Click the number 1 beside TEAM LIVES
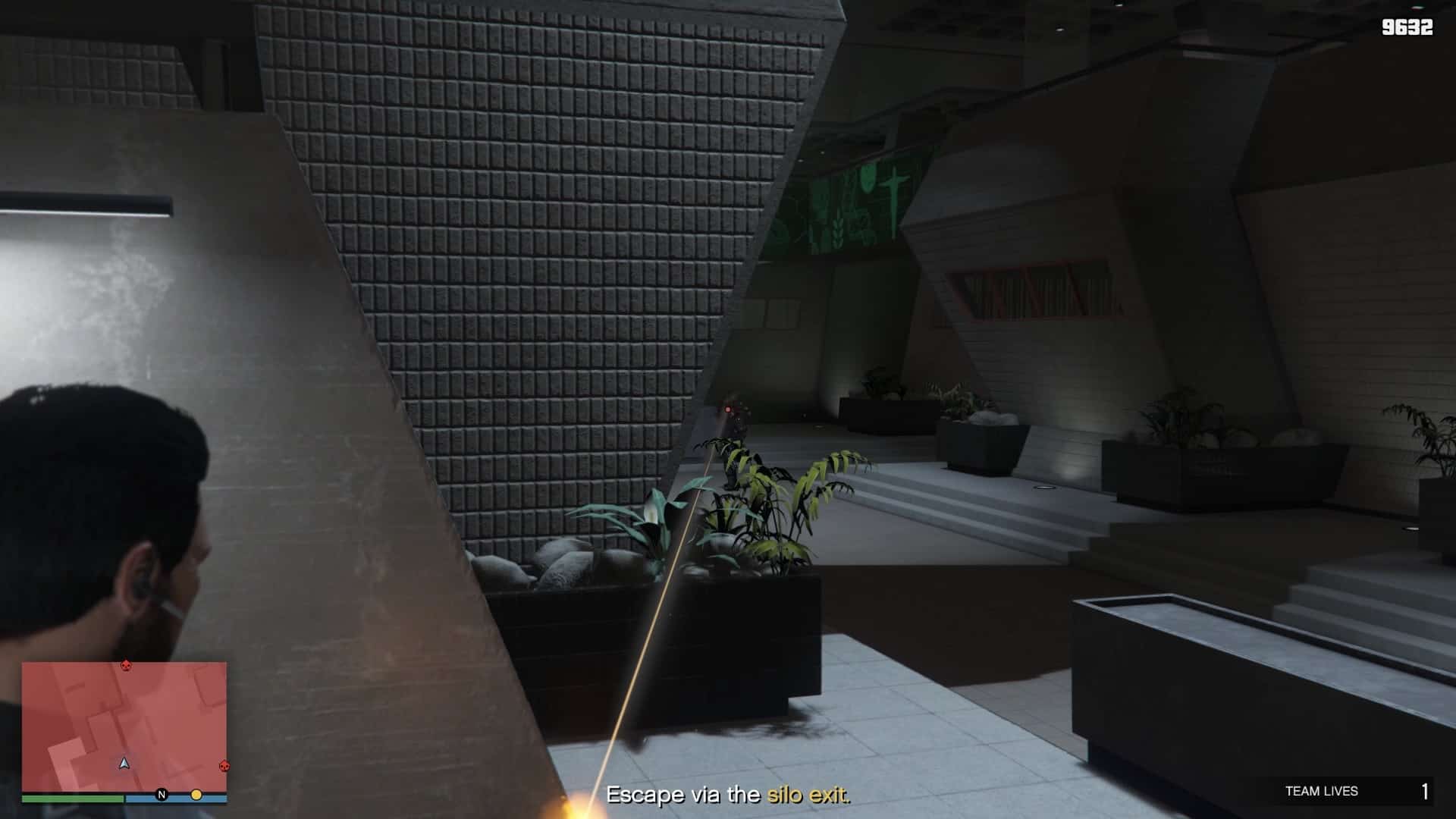 (1424, 792)
